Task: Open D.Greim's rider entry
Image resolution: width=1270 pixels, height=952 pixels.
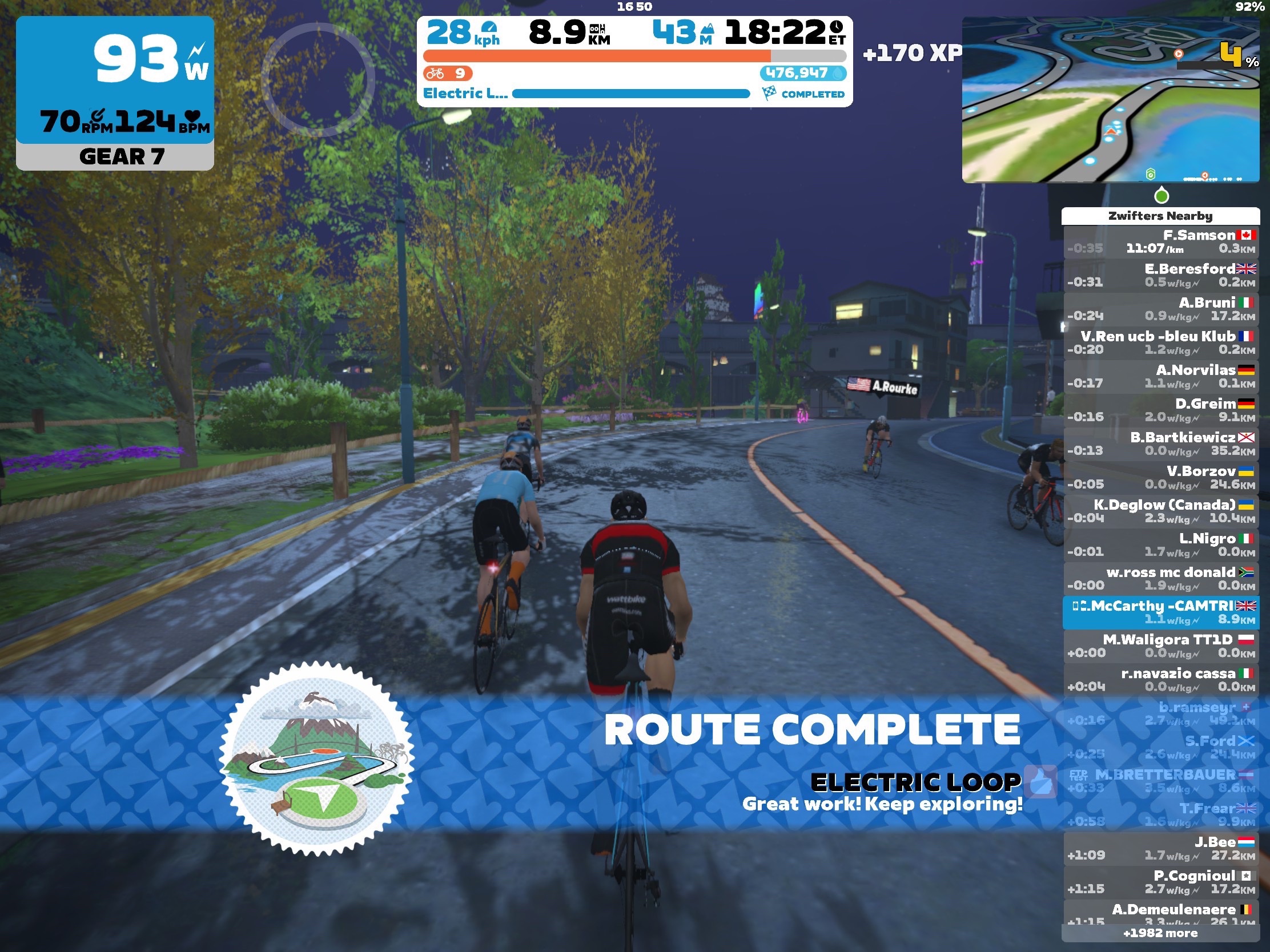Action: coord(1160,410)
